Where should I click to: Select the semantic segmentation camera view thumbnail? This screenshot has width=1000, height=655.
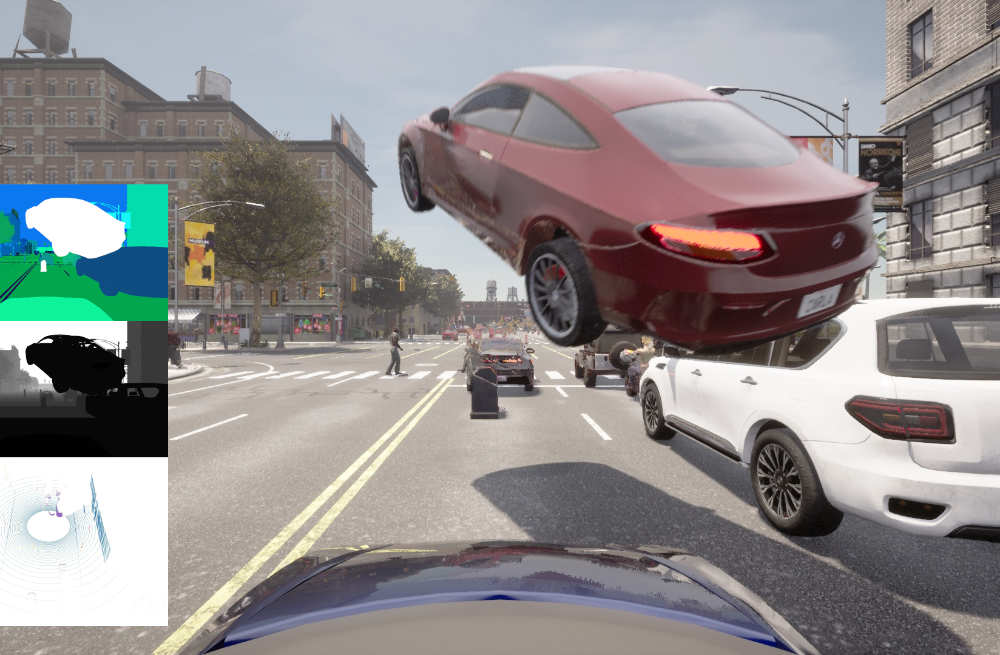[x=83, y=252]
